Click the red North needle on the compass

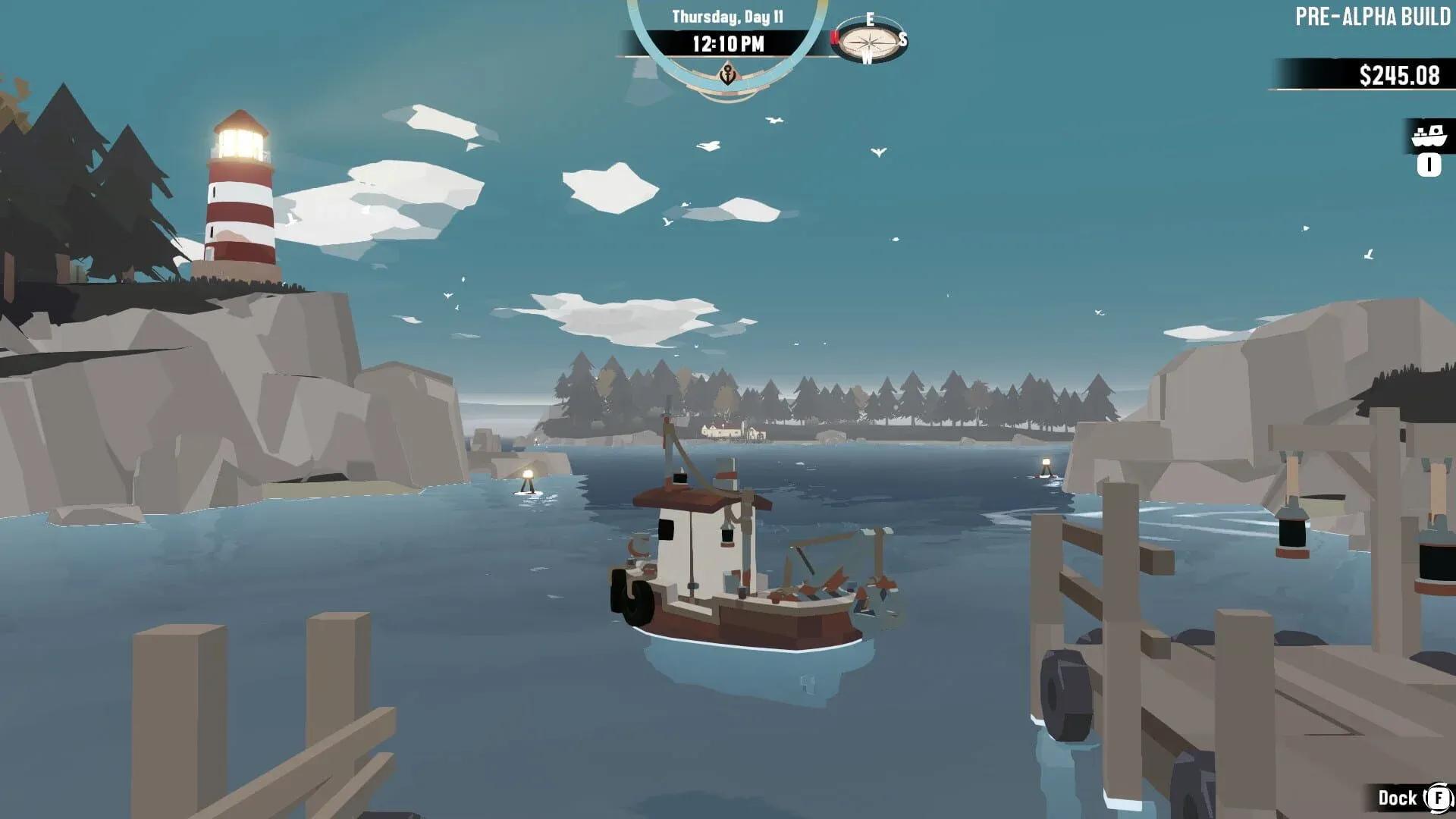click(x=834, y=38)
